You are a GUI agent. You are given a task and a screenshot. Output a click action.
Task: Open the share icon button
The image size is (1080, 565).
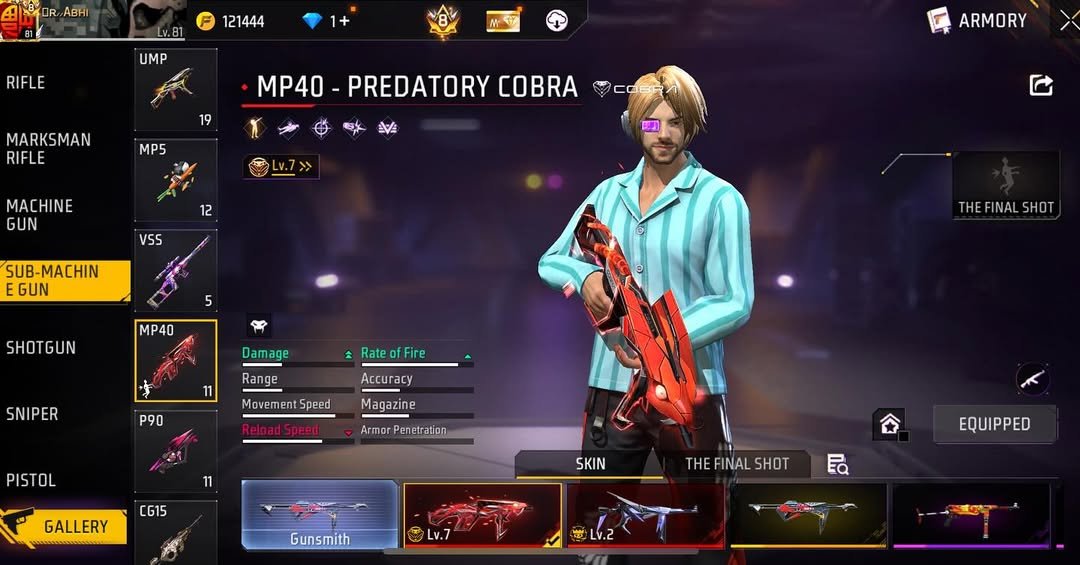point(1041,86)
